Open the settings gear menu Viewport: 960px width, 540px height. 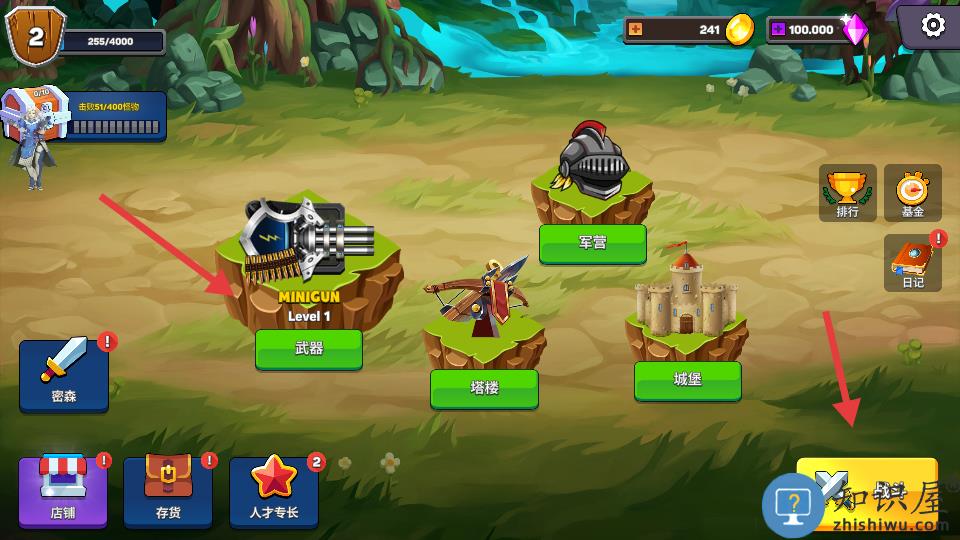(x=932, y=25)
